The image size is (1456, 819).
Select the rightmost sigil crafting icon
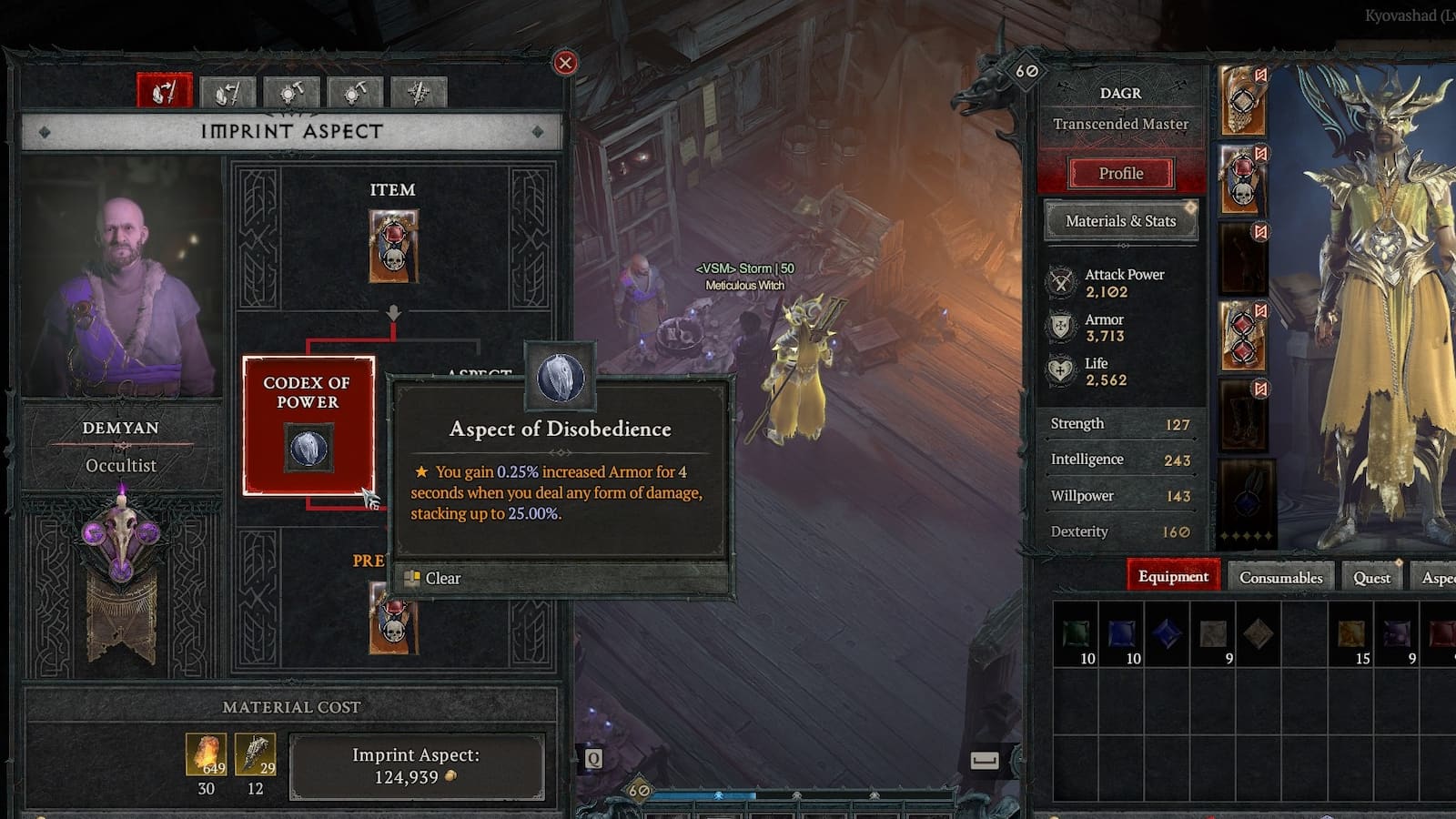coord(418,93)
